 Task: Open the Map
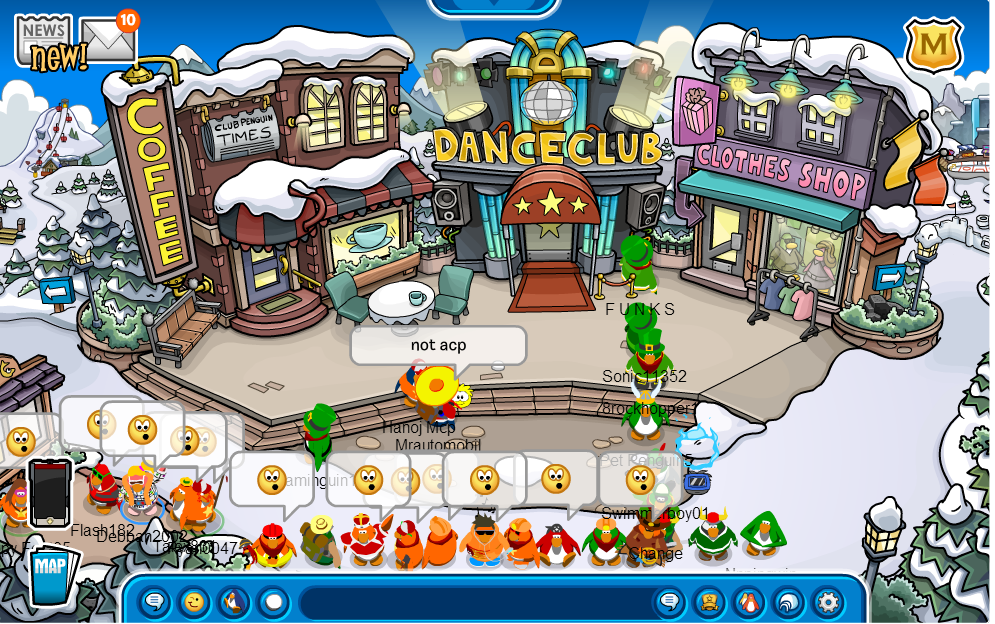pyautogui.click(x=50, y=574)
